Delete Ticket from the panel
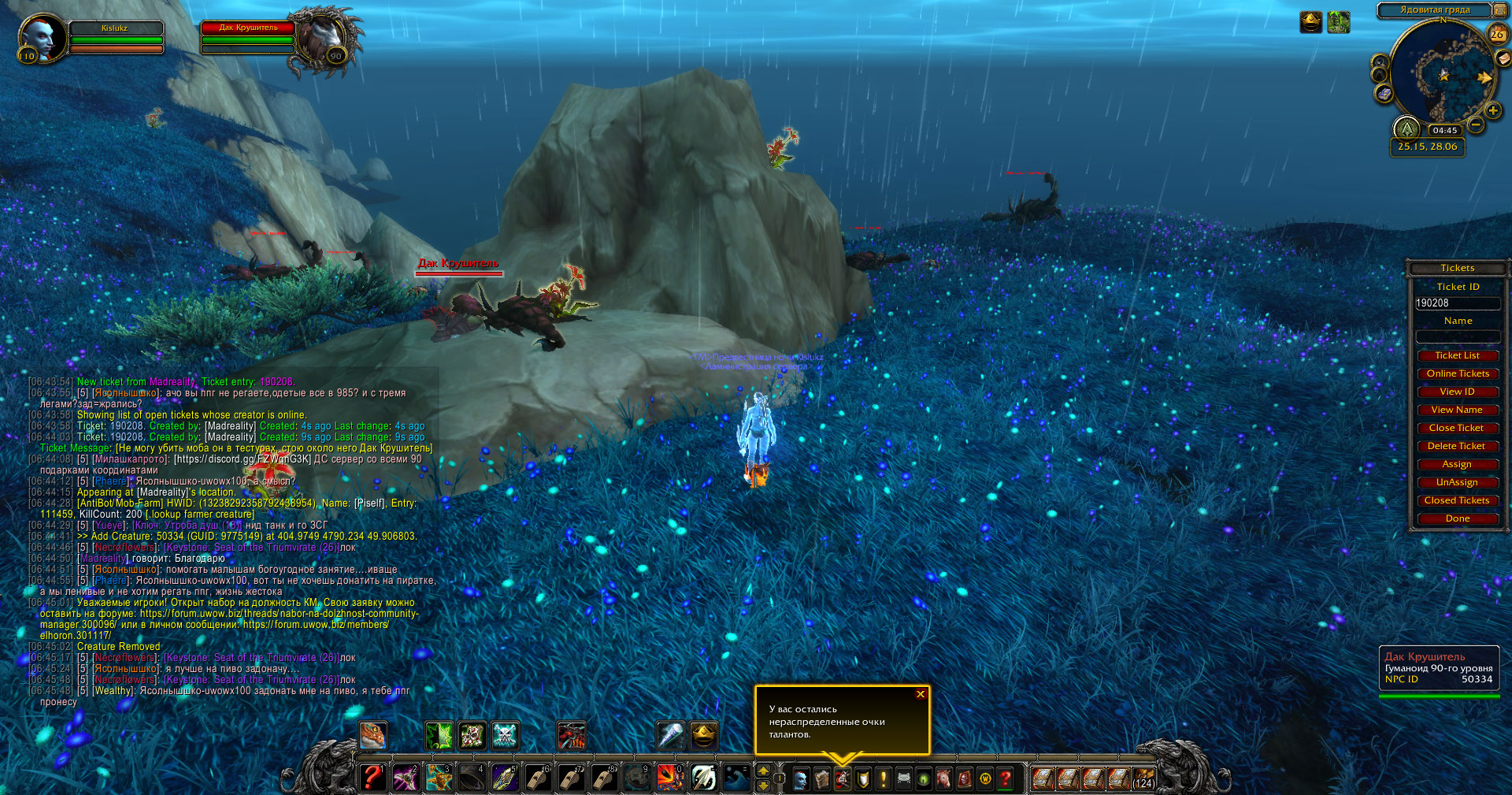This screenshot has width=1512, height=795. tap(1457, 446)
